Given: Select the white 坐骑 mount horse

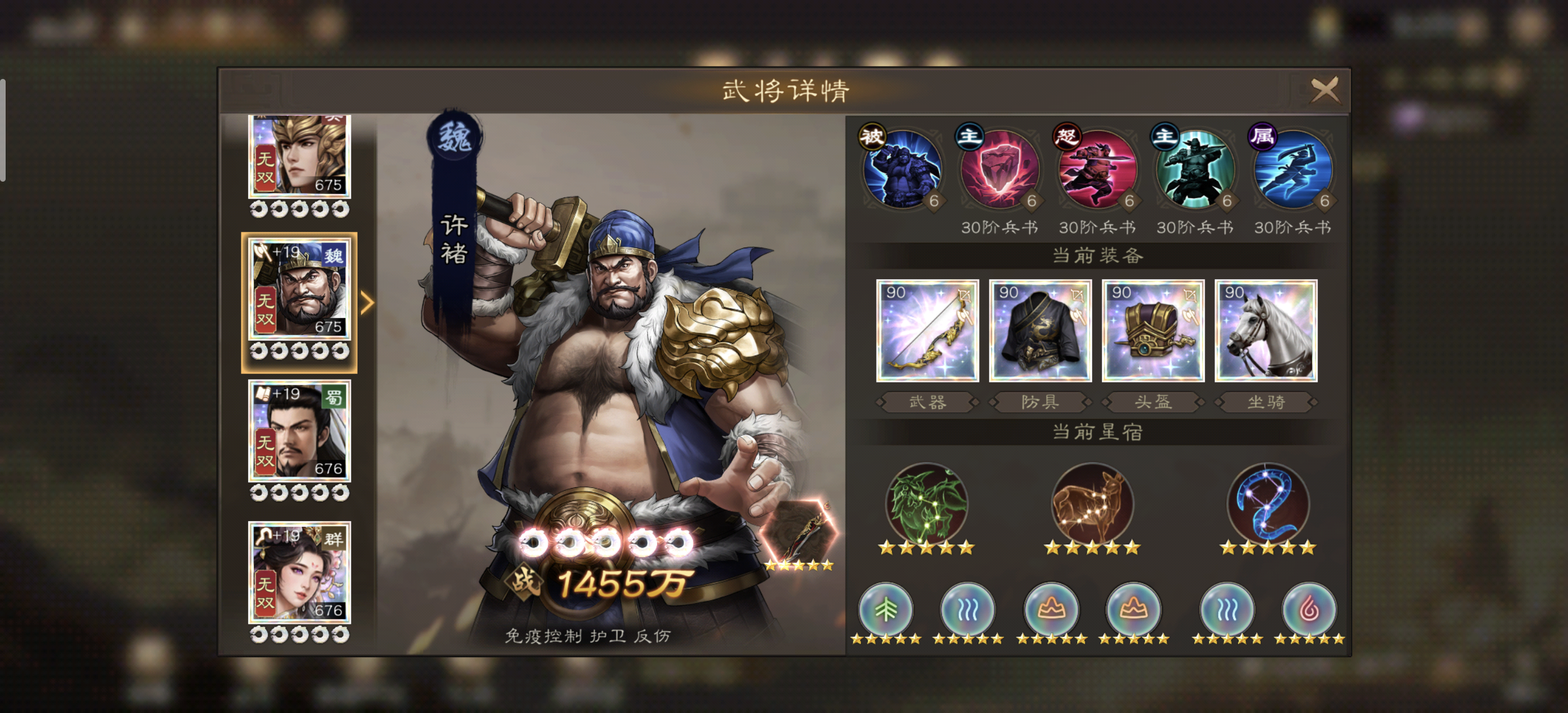Looking at the screenshot, I should point(1266,332).
